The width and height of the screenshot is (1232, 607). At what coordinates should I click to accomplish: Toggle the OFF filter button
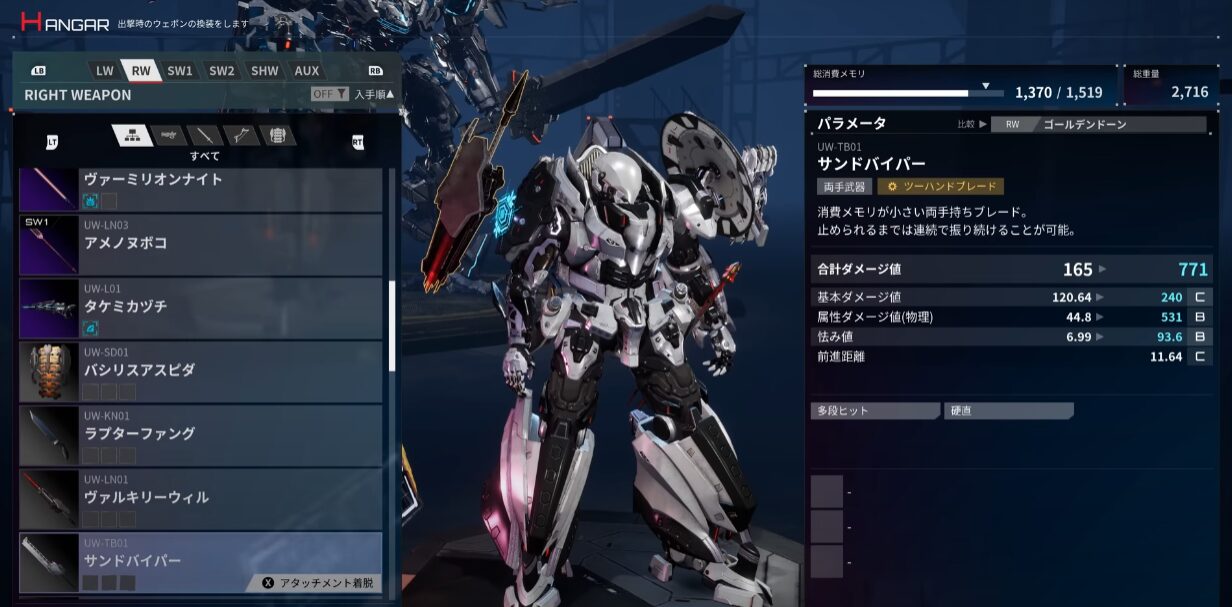[329, 94]
